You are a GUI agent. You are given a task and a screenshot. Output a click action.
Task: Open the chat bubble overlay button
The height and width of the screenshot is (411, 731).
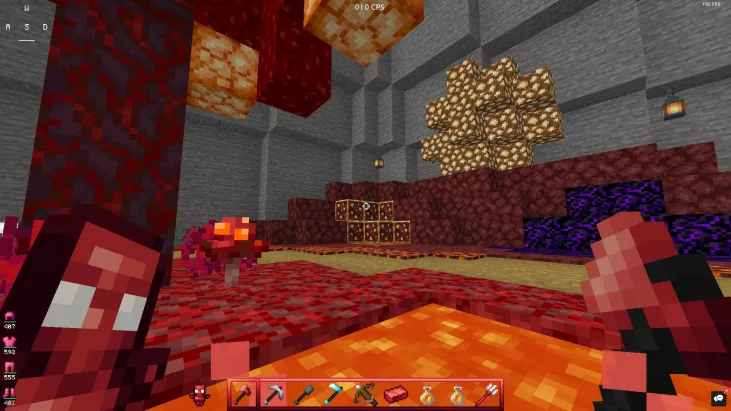(x=717, y=398)
